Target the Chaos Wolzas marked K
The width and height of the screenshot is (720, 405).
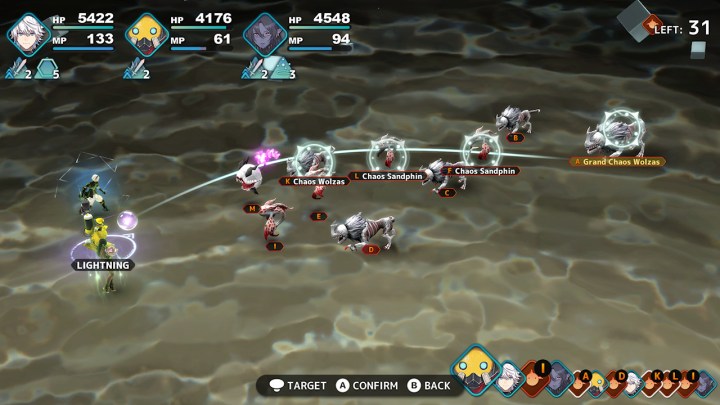point(316,181)
